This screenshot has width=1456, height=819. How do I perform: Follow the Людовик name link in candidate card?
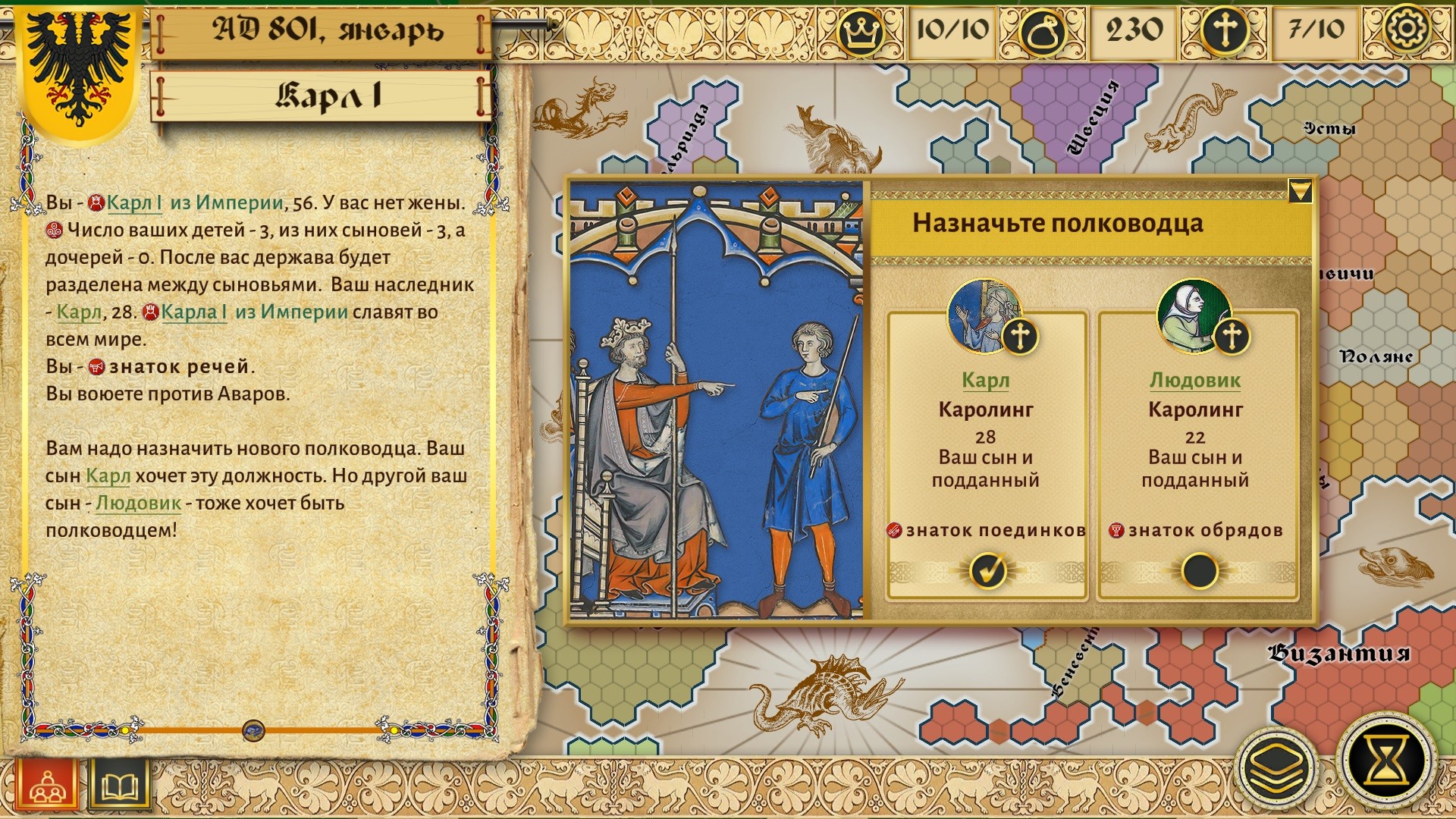(1194, 380)
